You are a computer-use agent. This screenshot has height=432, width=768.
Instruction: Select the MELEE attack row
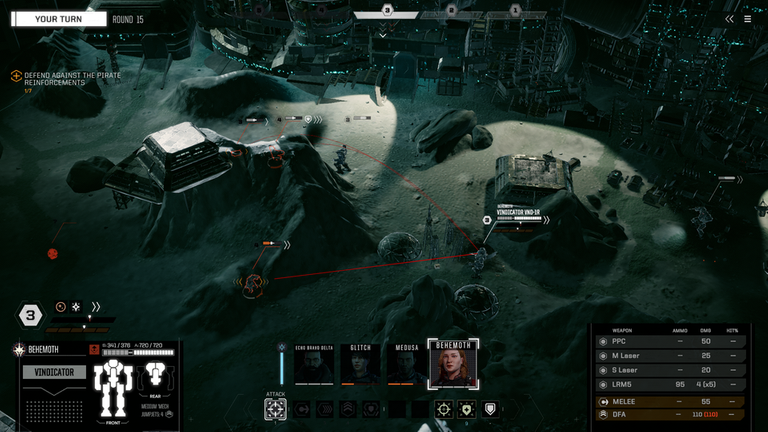(670, 401)
